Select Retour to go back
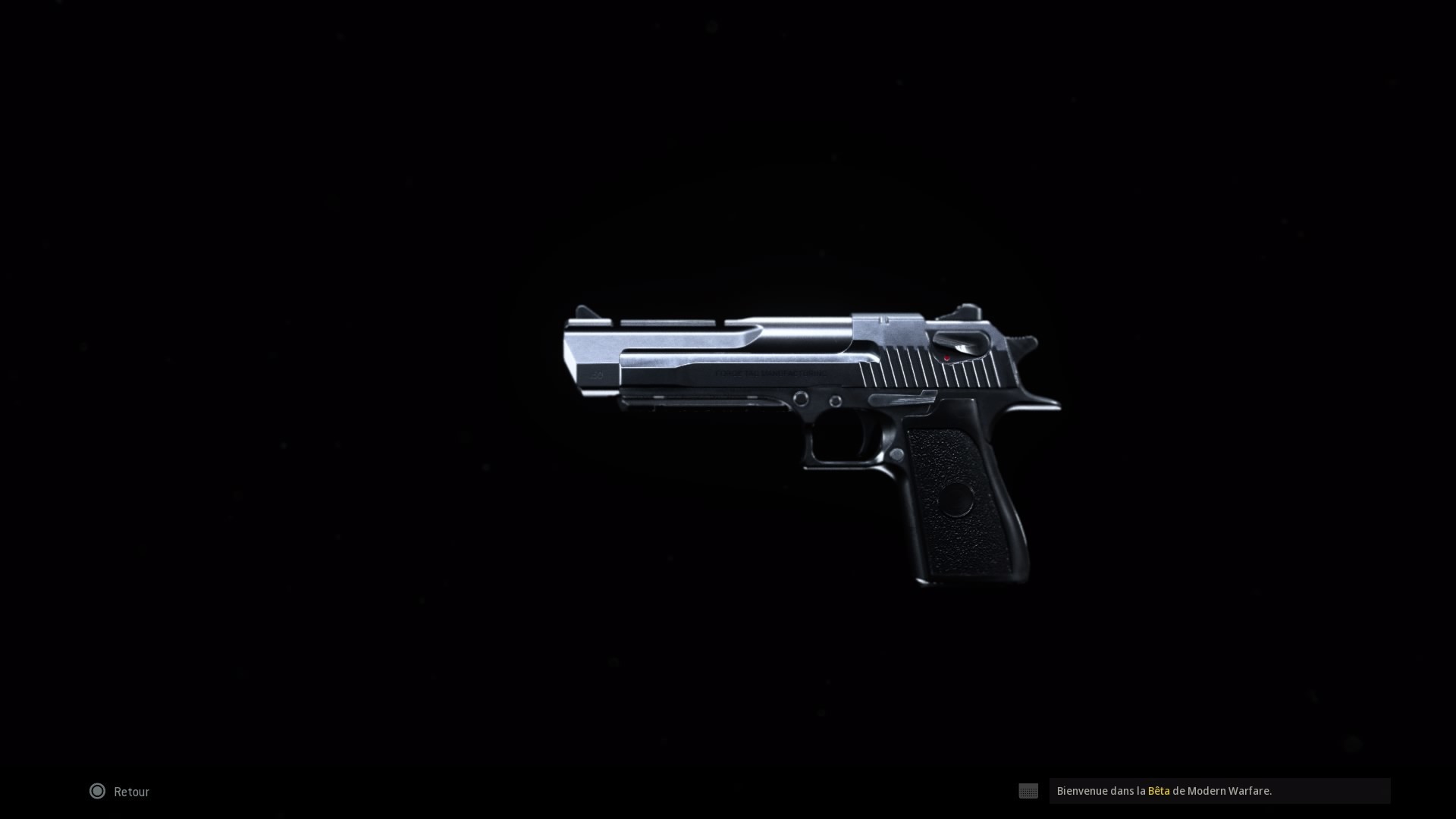The width and height of the screenshot is (1456, 819). (130, 791)
